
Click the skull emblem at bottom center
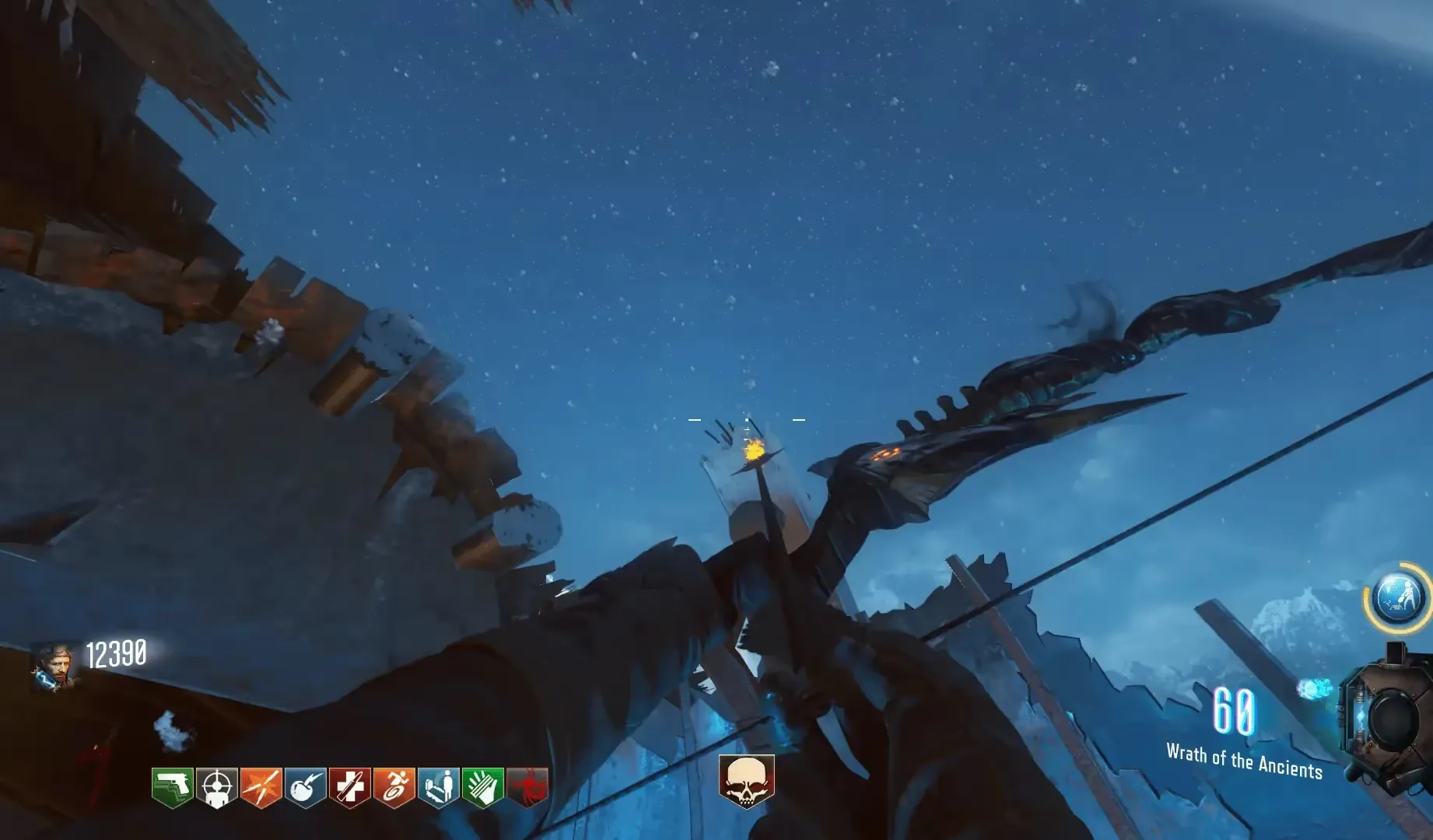(x=746, y=780)
